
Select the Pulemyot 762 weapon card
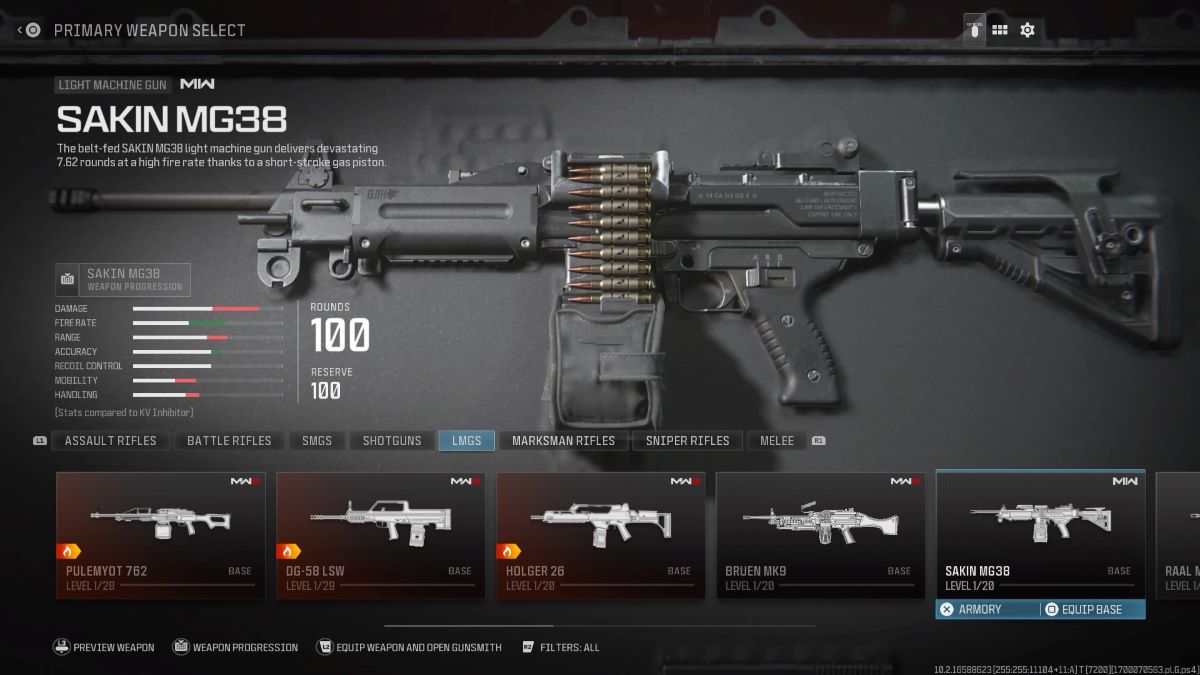(x=161, y=535)
